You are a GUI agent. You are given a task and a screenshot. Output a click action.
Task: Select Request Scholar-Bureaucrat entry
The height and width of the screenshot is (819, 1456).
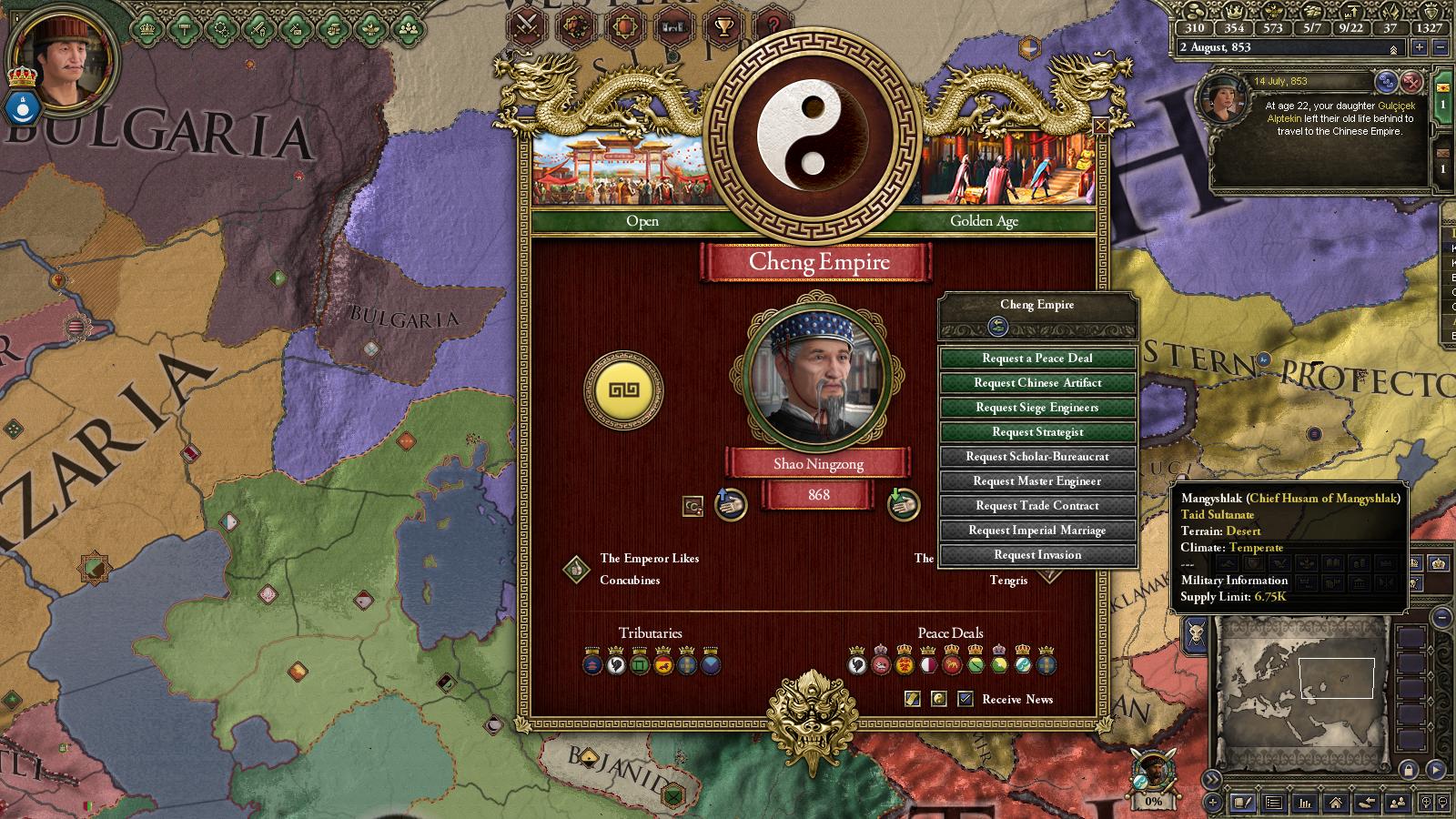(x=1036, y=457)
